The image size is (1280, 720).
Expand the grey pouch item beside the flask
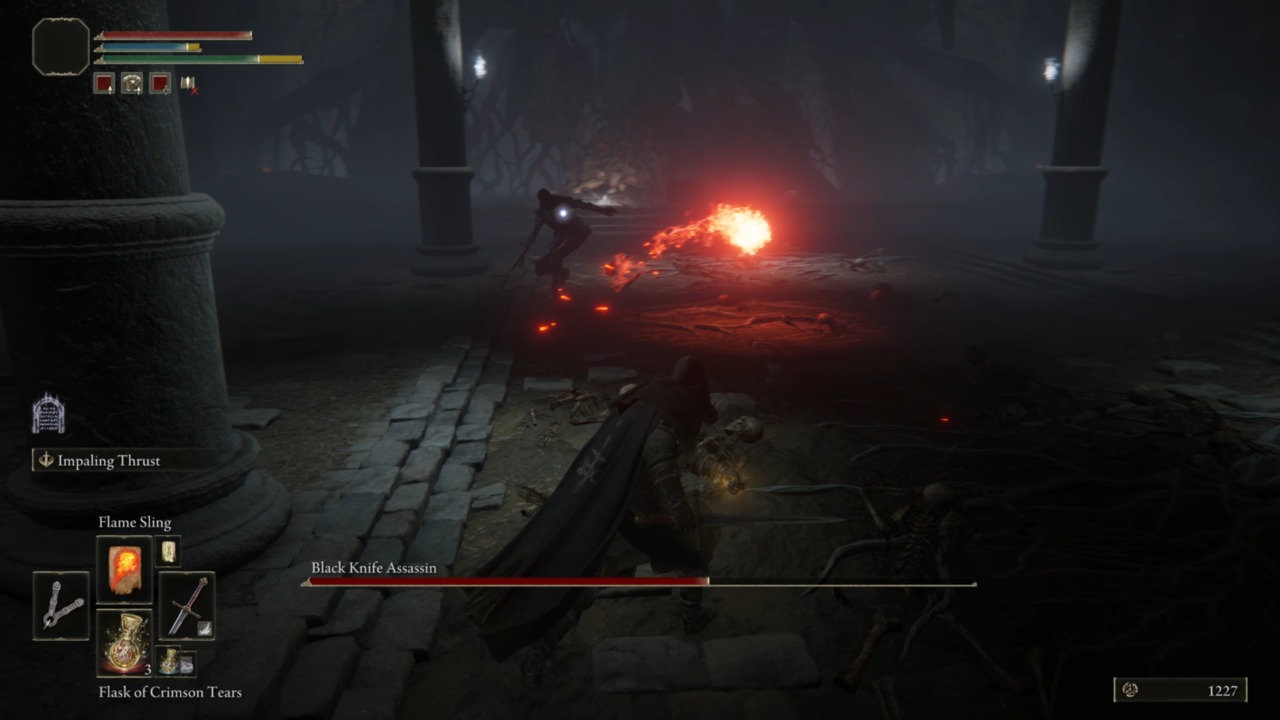[x=188, y=662]
